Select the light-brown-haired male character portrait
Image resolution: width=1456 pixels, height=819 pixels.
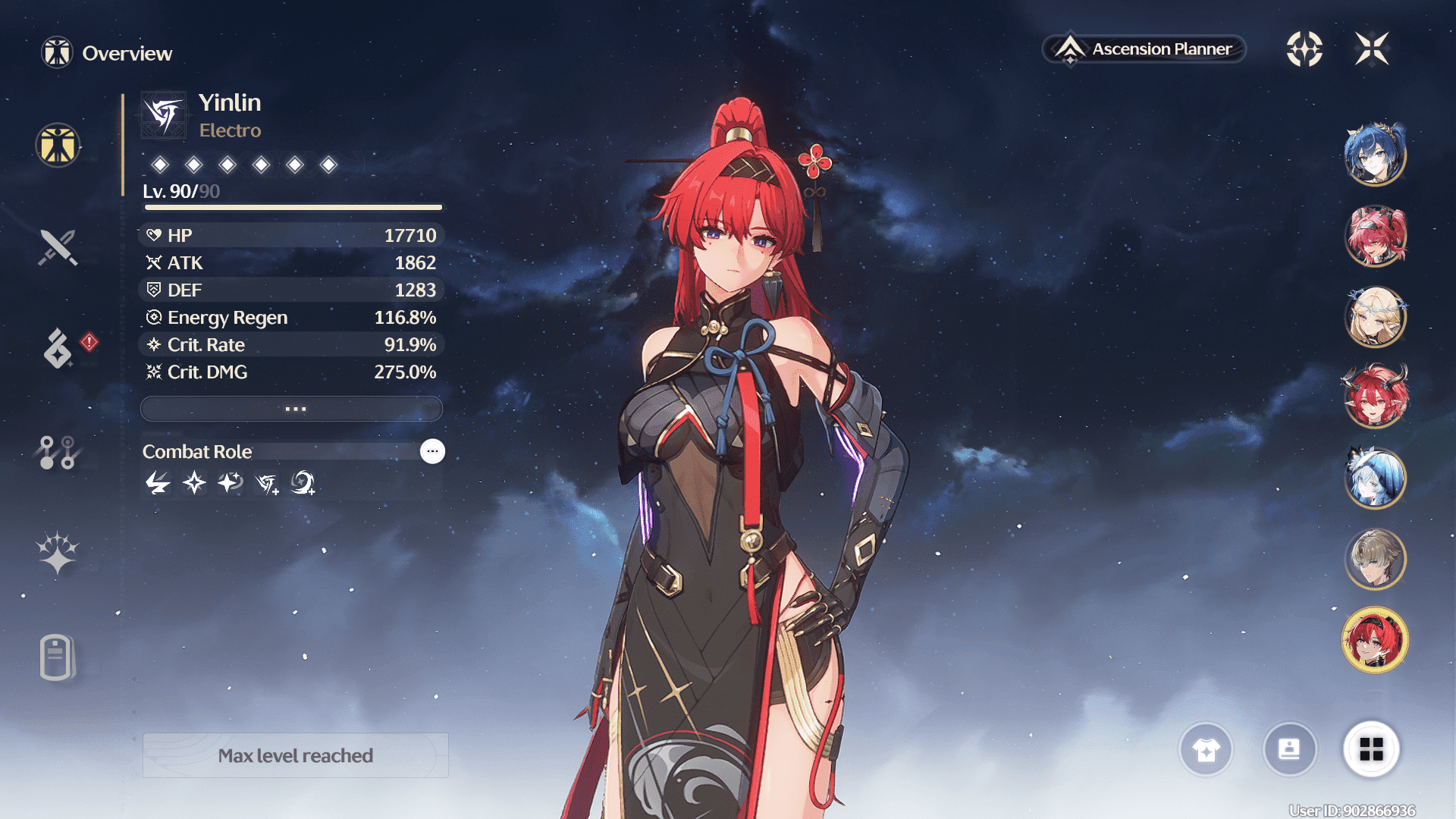pos(1375,559)
